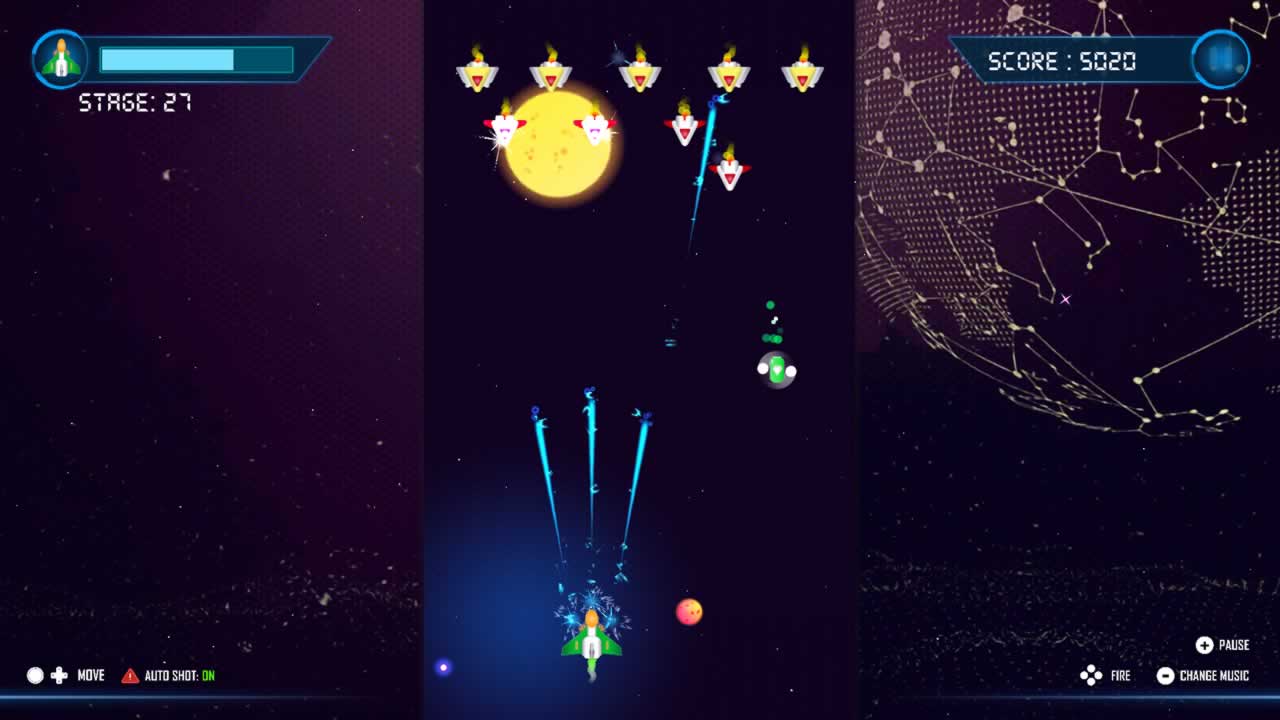The height and width of the screenshot is (720, 1280).
Task: Click the player health bar frame
Action: pyautogui.click(x=196, y=60)
